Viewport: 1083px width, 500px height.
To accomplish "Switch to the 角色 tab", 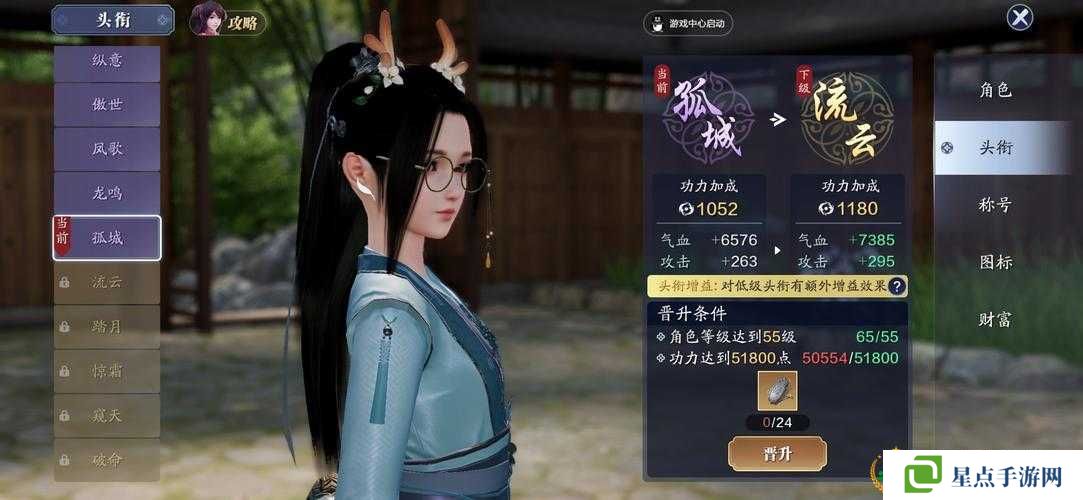I will (x=995, y=90).
